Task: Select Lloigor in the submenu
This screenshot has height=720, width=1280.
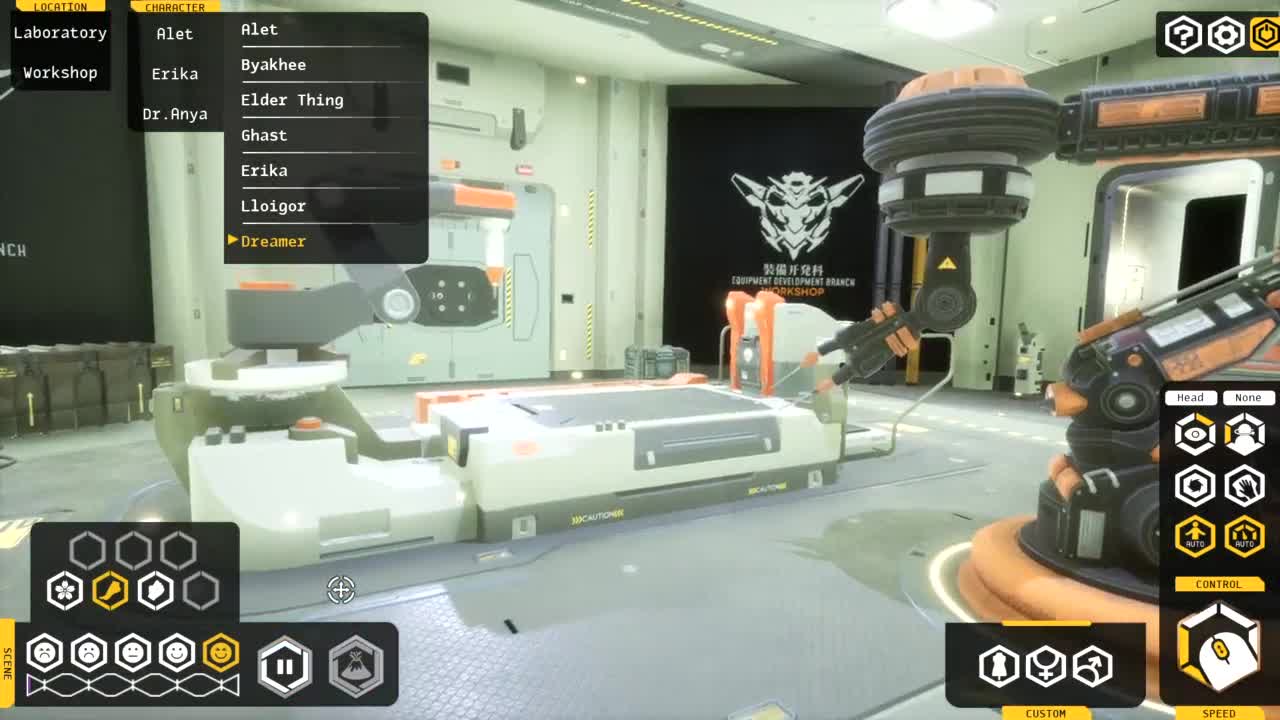Action: point(273,206)
